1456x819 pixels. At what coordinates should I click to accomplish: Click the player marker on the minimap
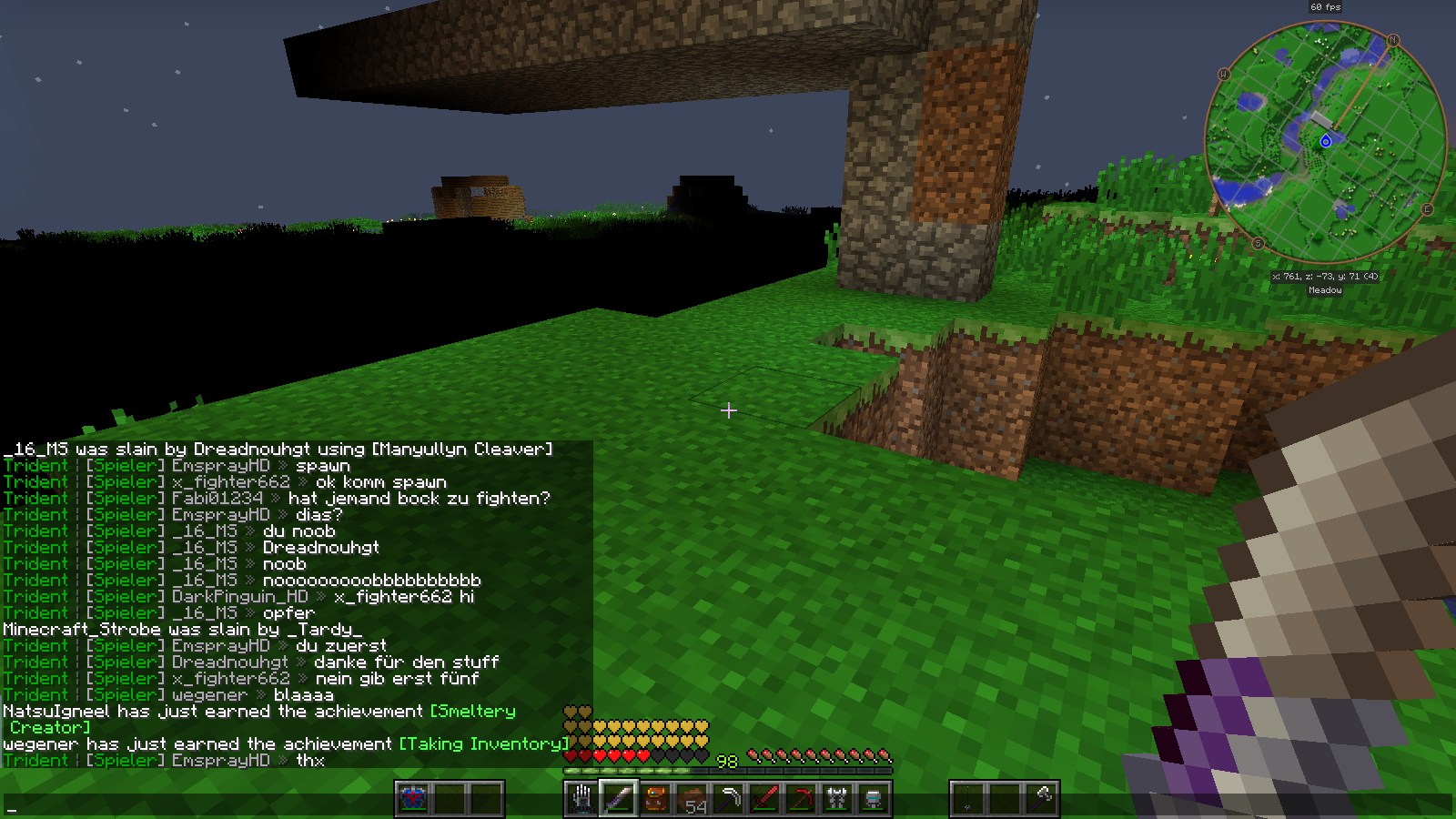(x=1326, y=141)
